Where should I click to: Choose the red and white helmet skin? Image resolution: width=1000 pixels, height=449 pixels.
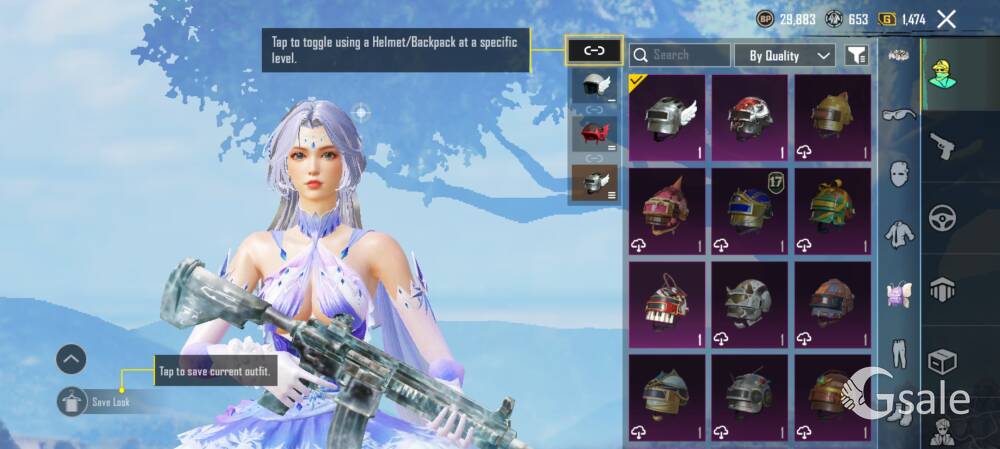pos(749,118)
